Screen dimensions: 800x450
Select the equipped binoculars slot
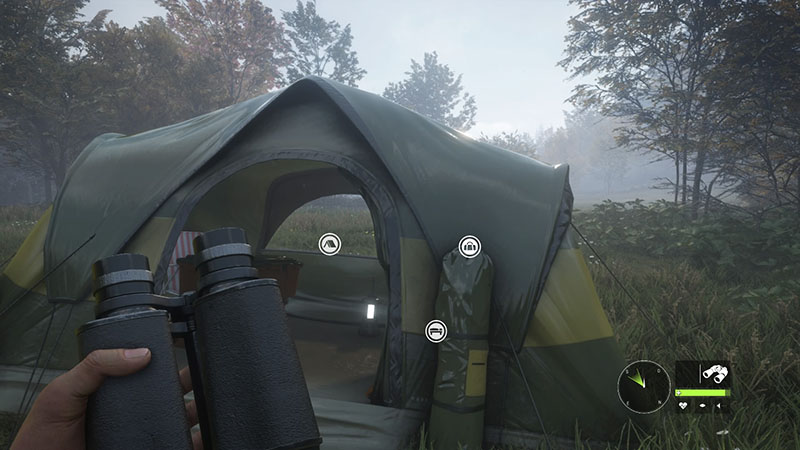714,374
